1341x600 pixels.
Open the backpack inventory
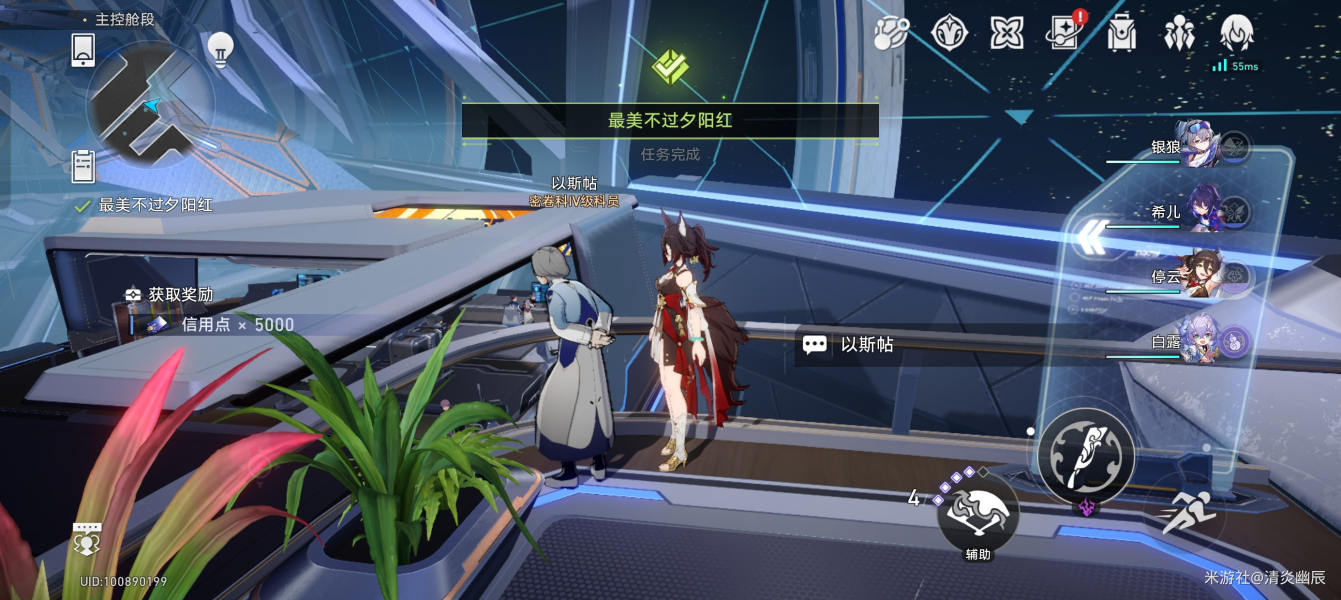tap(1122, 33)
